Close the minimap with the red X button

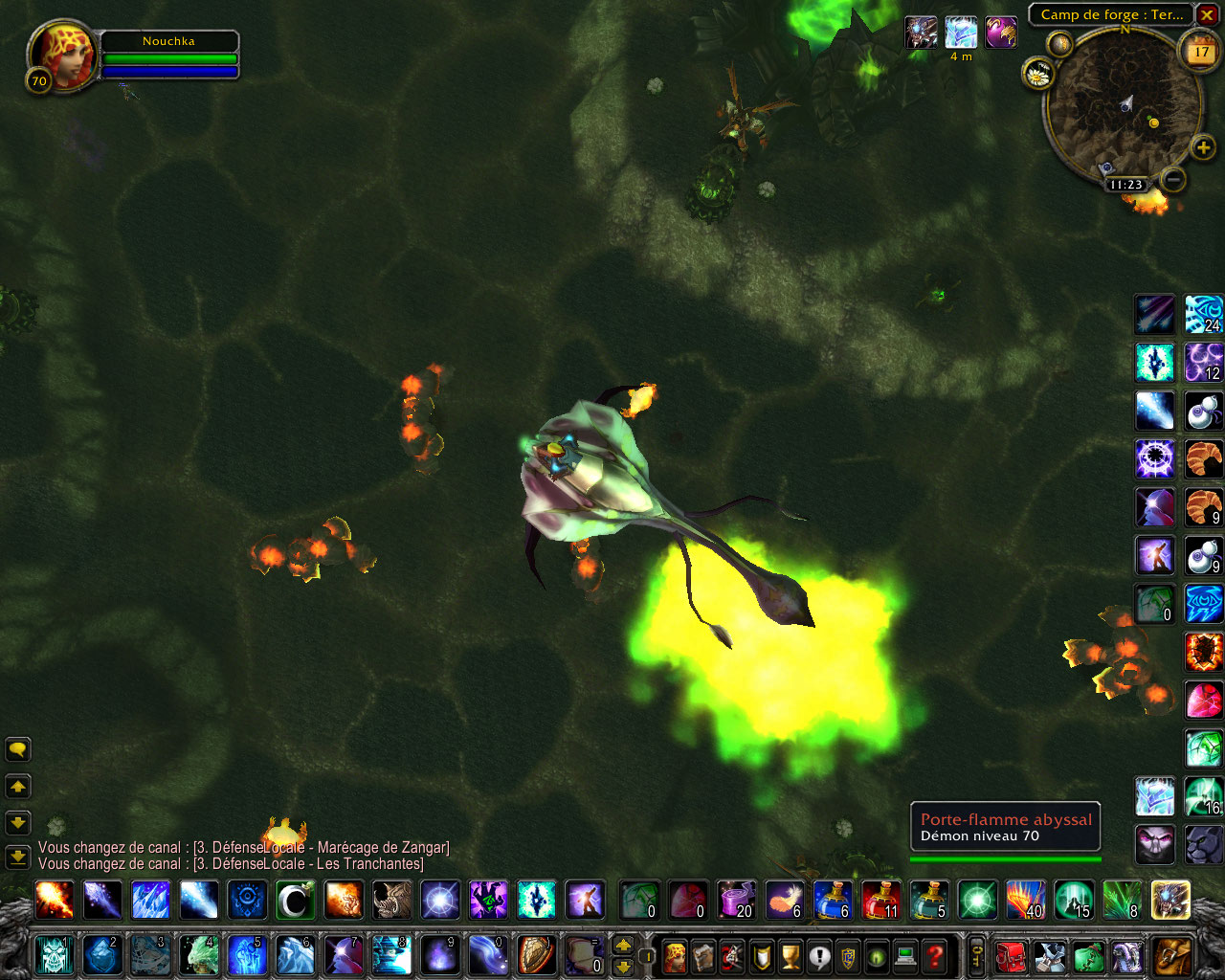(x=1207, y=15)
